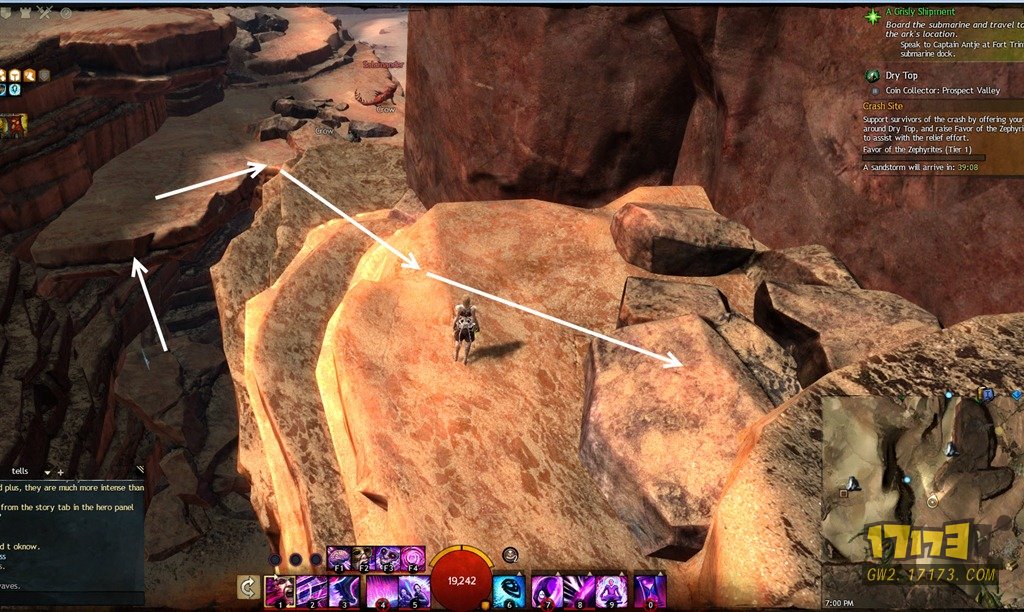Select the Crash Site event in tracker

point(884,105)
